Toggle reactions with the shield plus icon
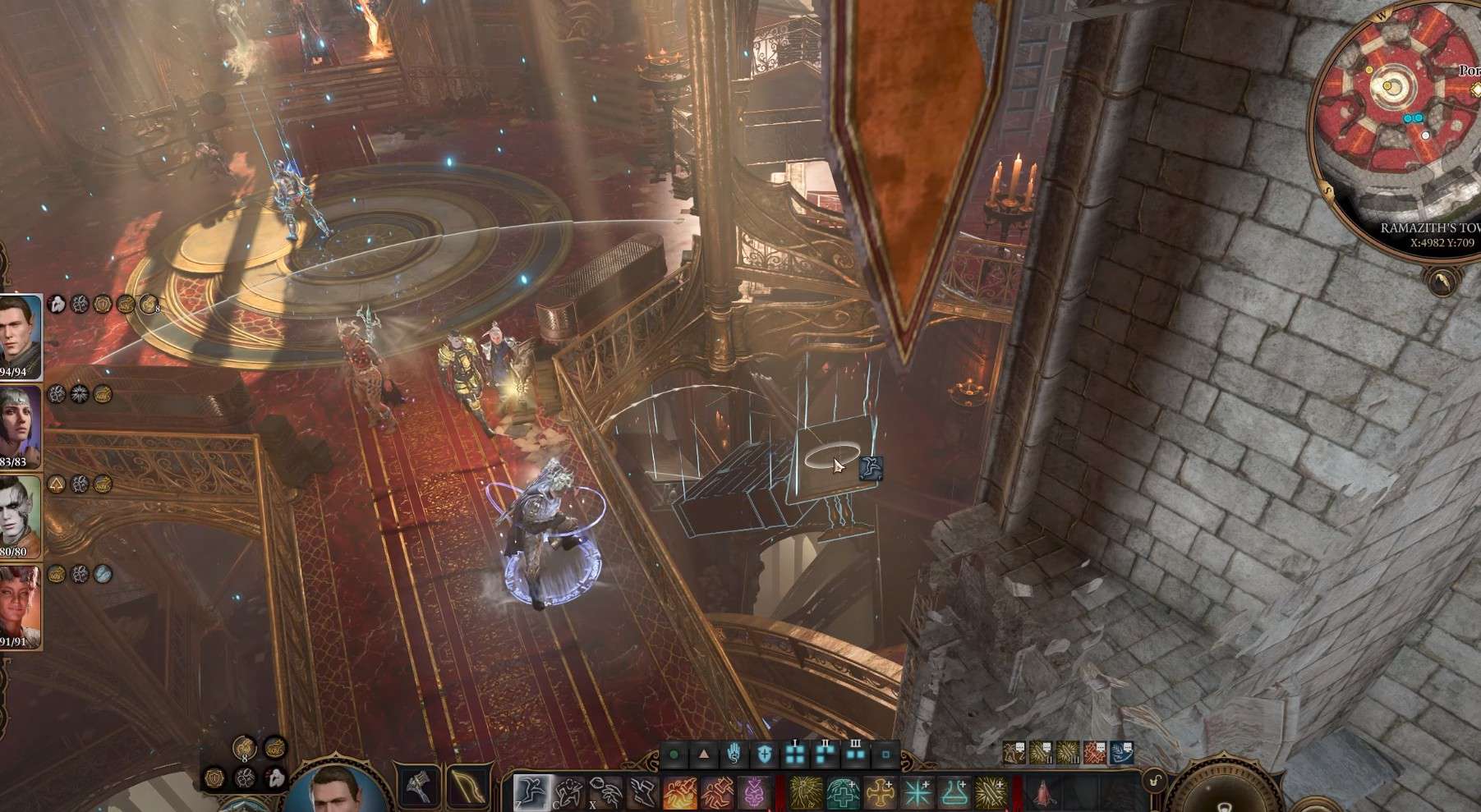The image size is (1481, 812). click(x=765, y=755)
